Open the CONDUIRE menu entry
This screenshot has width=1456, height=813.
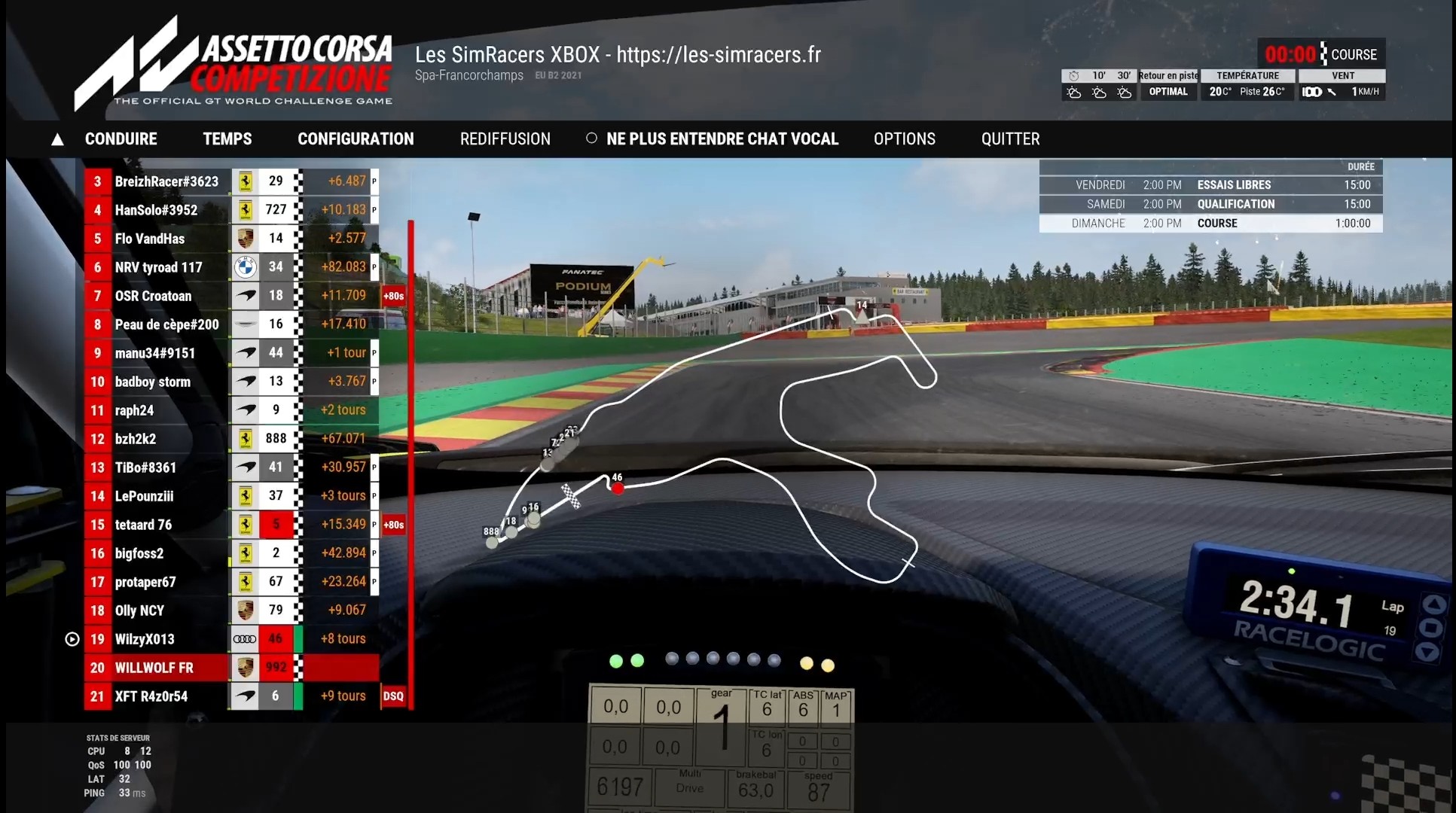tap(121, 139)
